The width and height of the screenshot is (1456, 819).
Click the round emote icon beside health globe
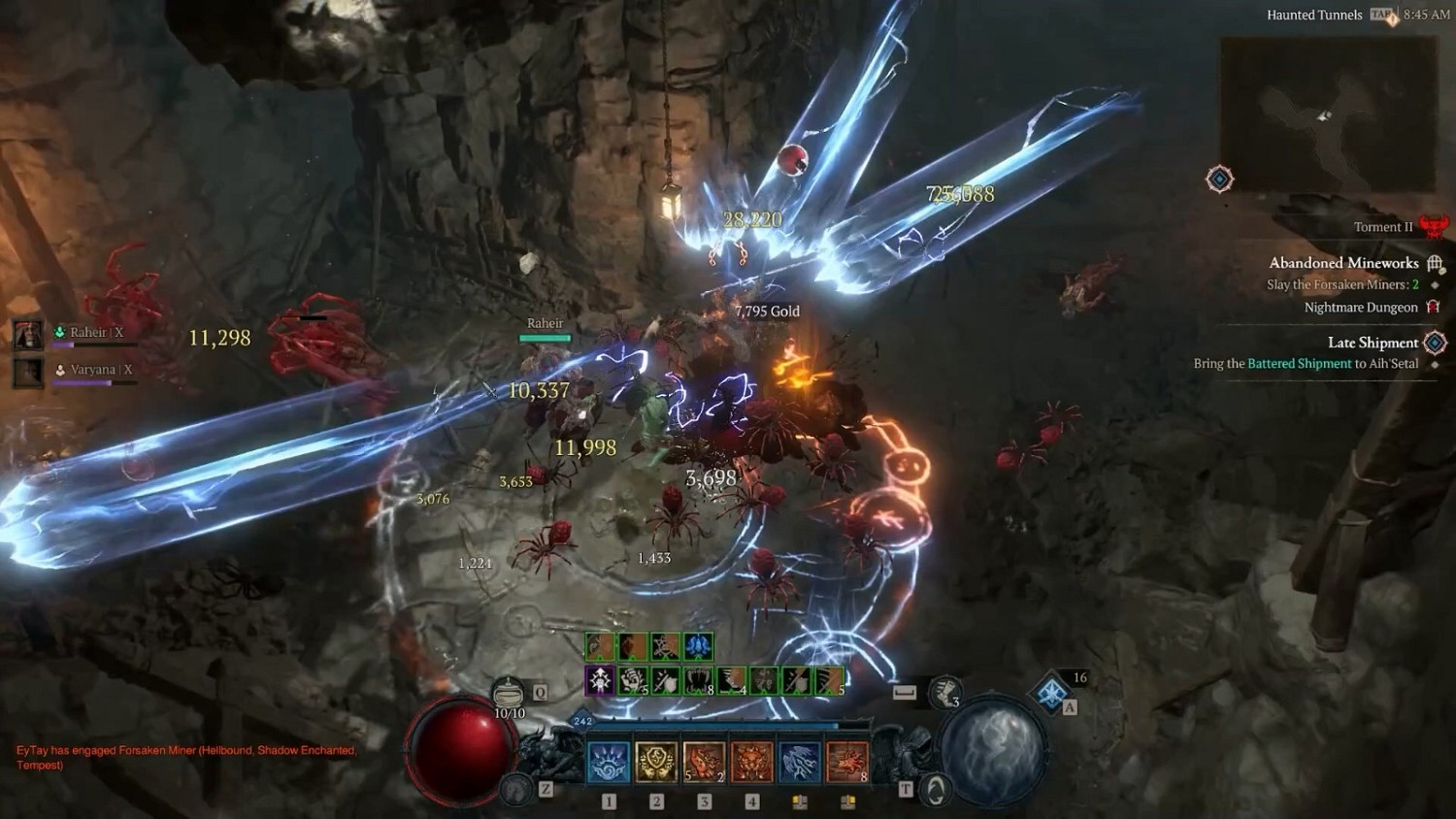[517, 790]
